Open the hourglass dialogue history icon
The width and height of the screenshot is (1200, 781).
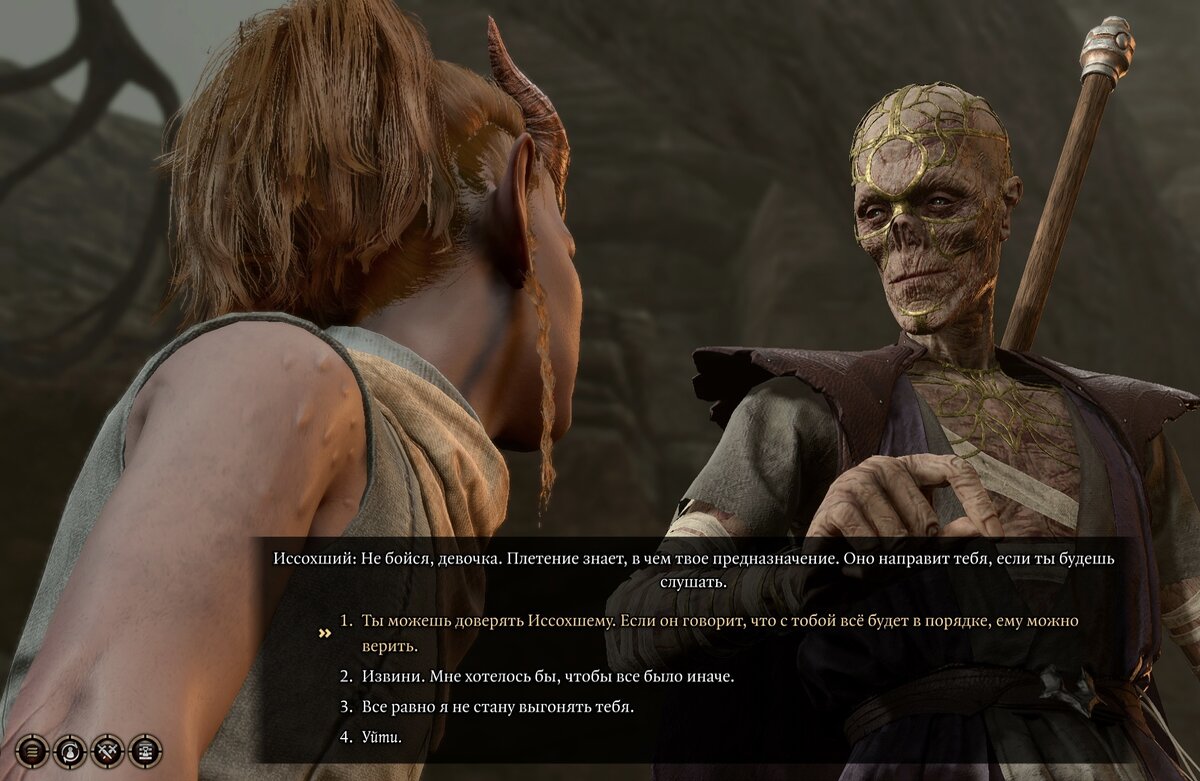[x=145, y=749]
